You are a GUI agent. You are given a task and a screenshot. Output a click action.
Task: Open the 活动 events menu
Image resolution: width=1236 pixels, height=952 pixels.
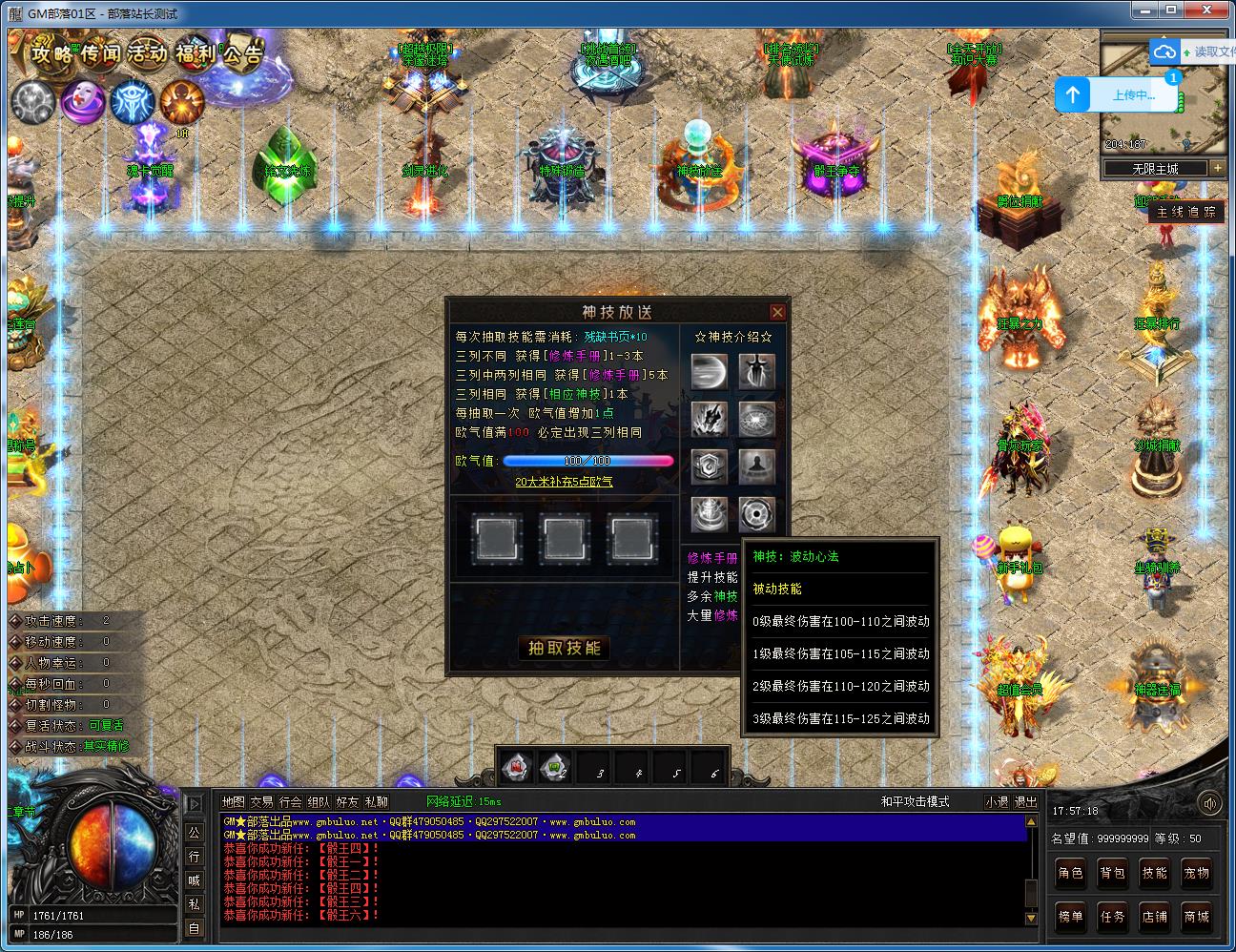point(147,53)
